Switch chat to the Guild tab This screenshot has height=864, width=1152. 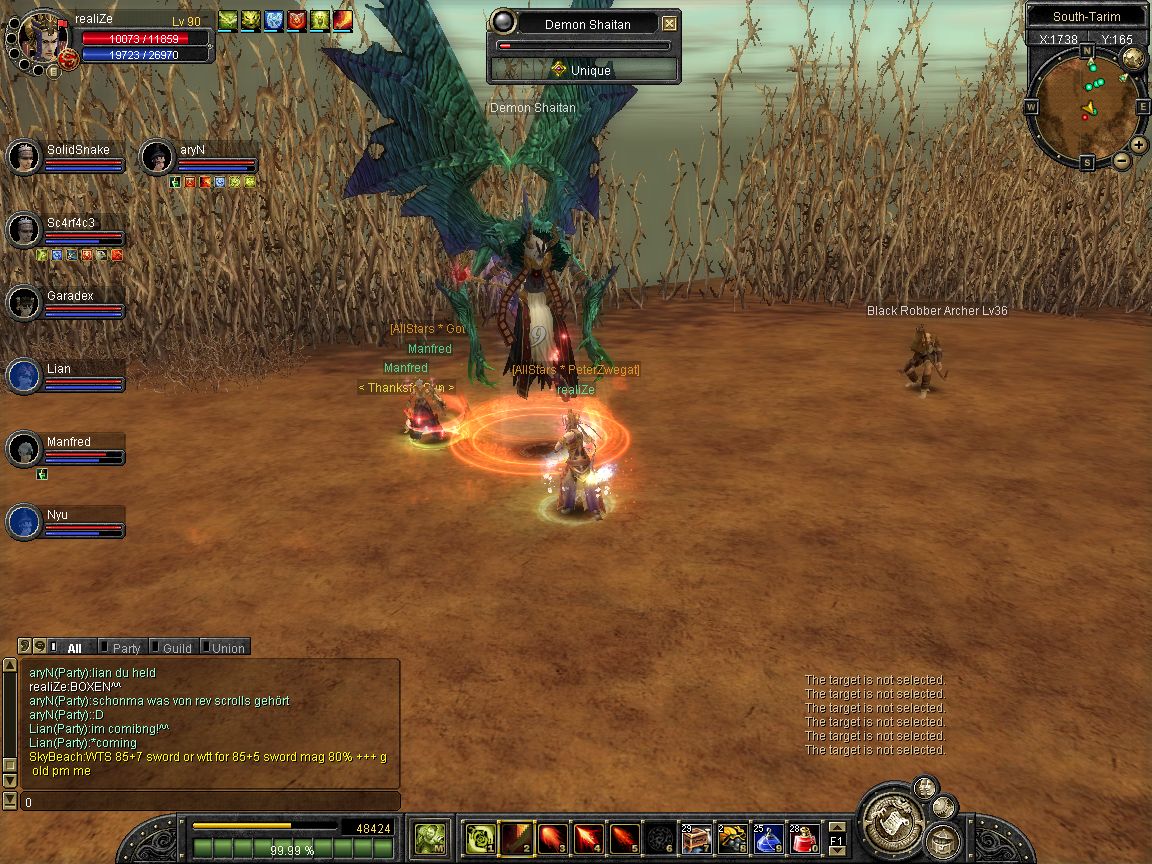(176, 648)
